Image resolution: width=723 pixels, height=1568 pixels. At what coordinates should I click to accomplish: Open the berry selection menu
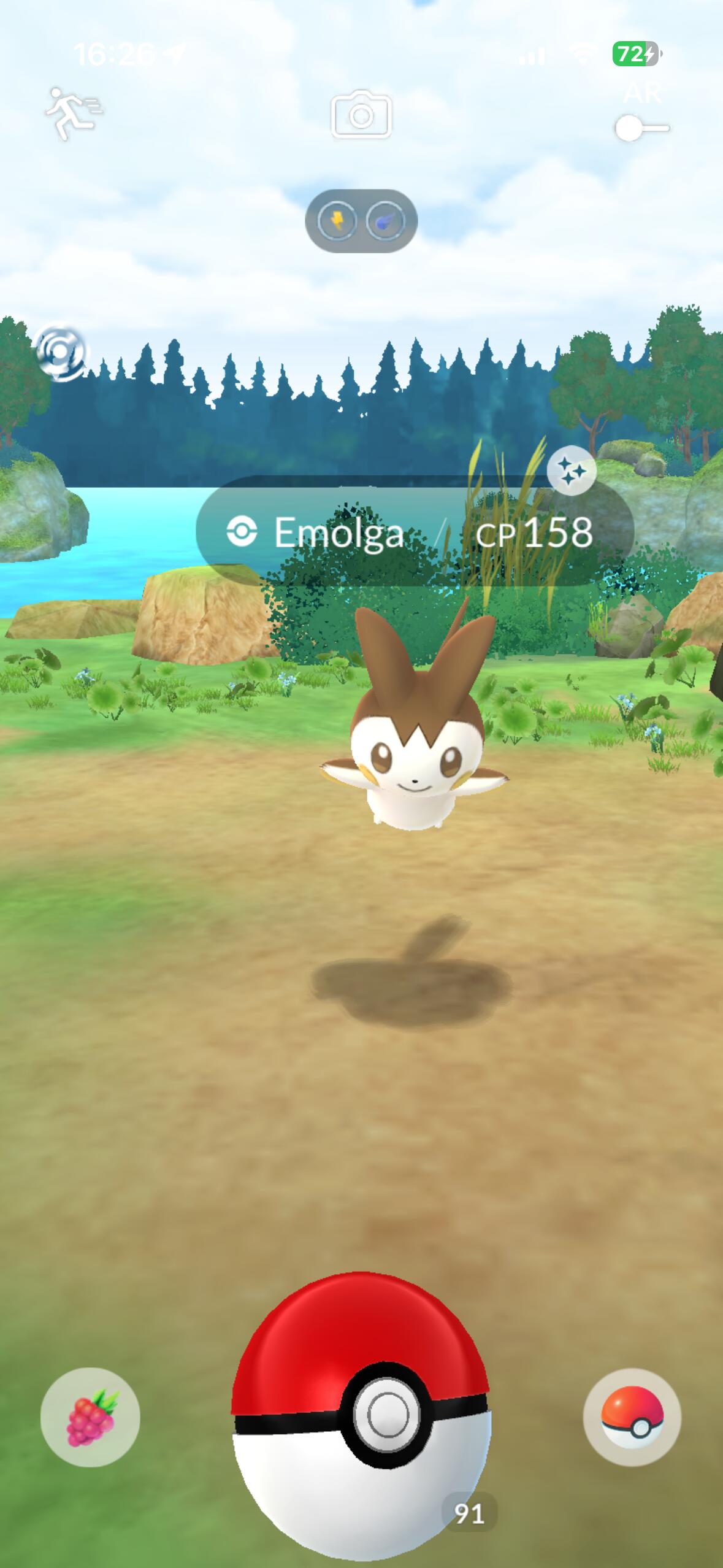pyautogui.click(x=90, y=1417)
